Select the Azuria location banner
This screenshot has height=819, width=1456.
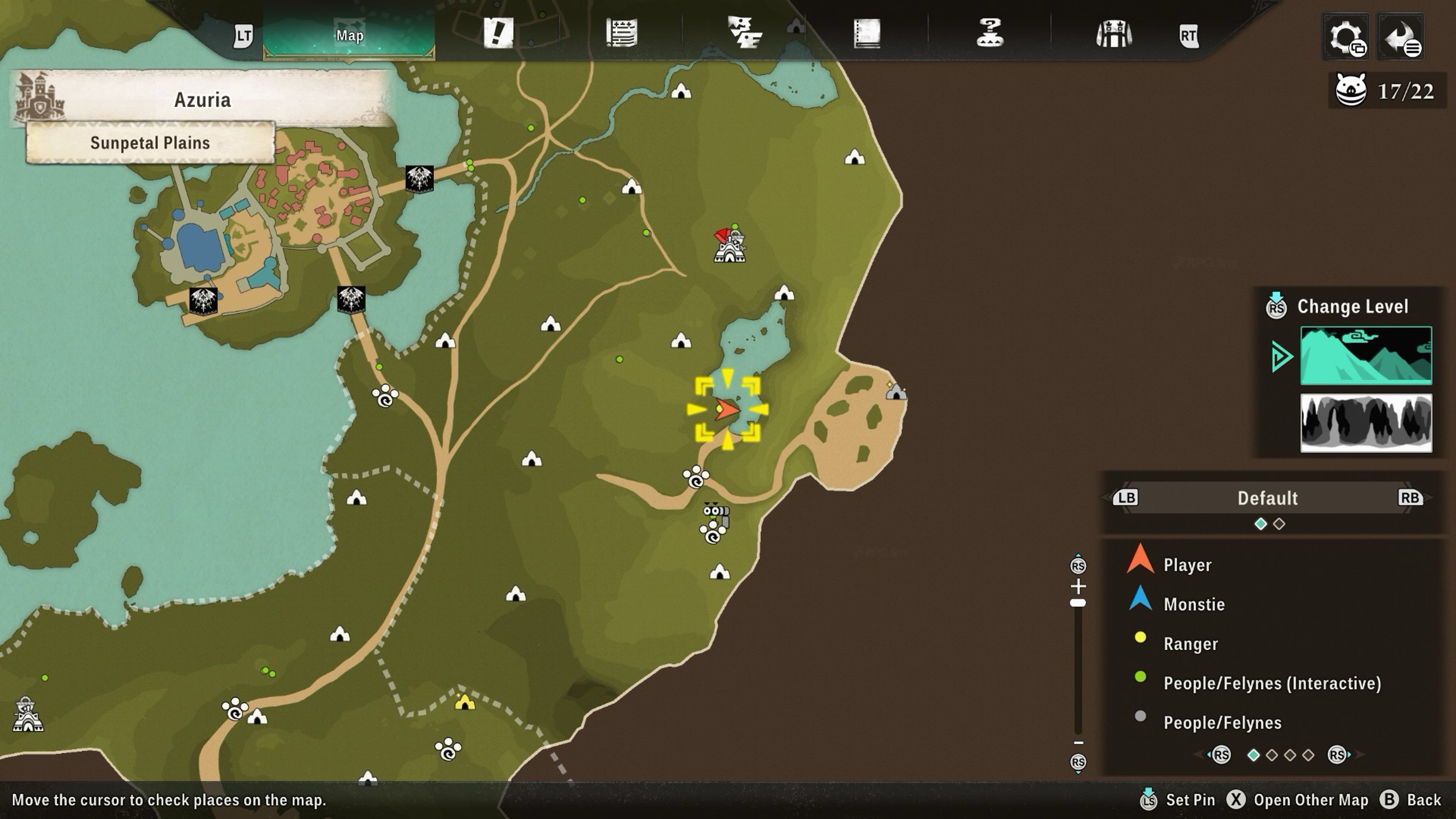202,100
